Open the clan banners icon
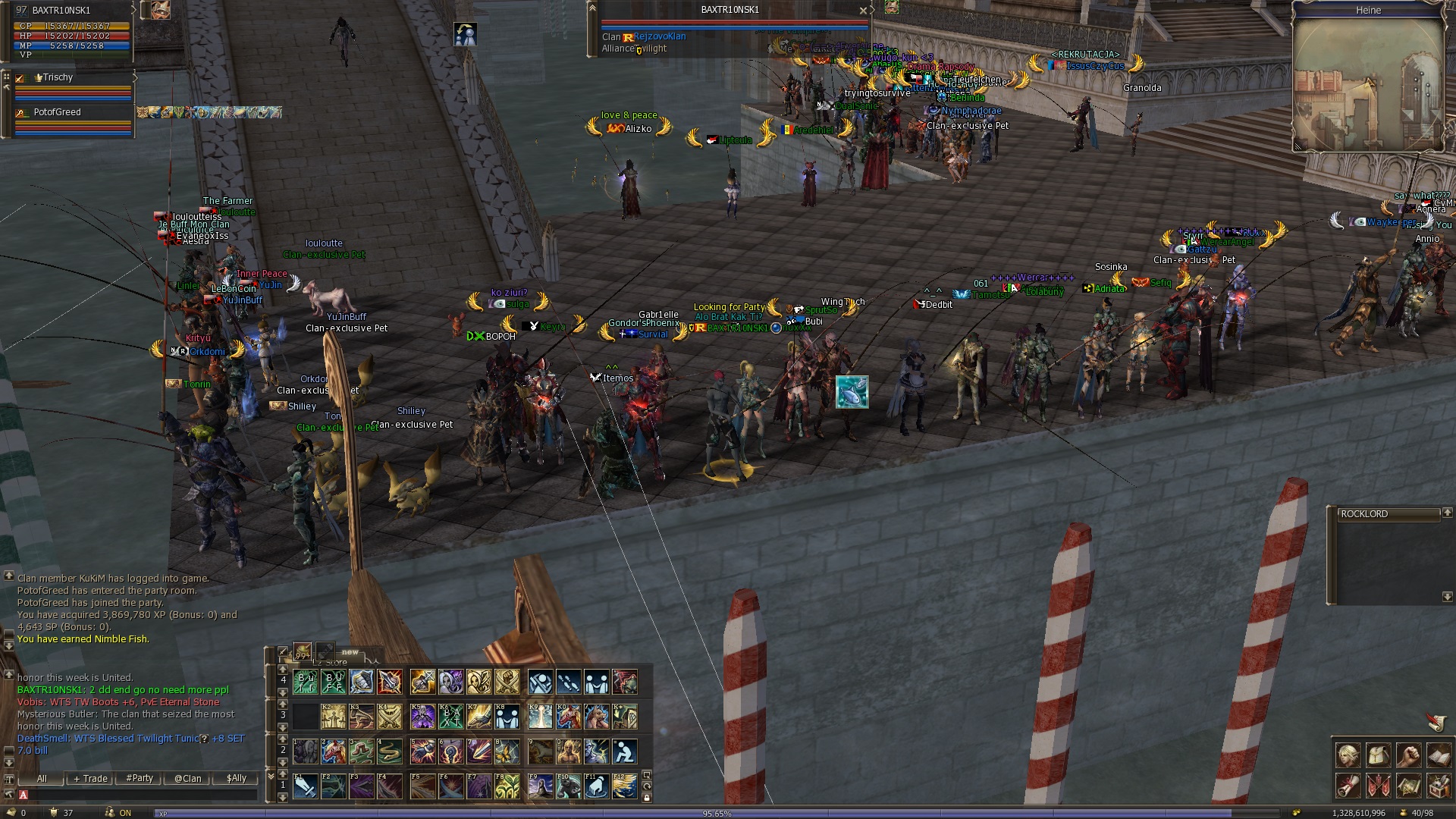This screenshot has height=819, width=1456. pyautogui.click(x=1378, y=786)
